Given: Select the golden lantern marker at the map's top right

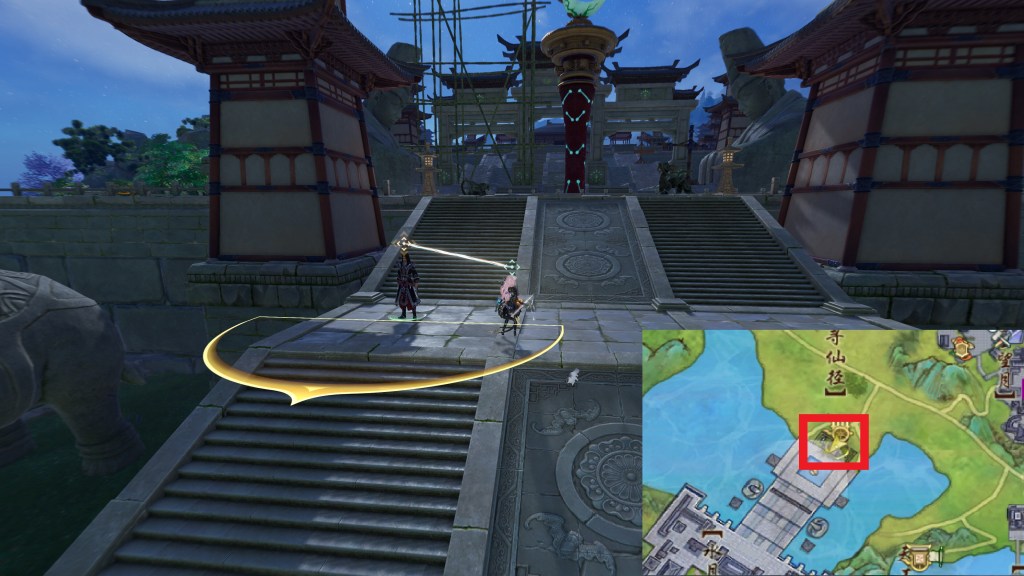Looking at the screenshot, I should tap(962, 347).
